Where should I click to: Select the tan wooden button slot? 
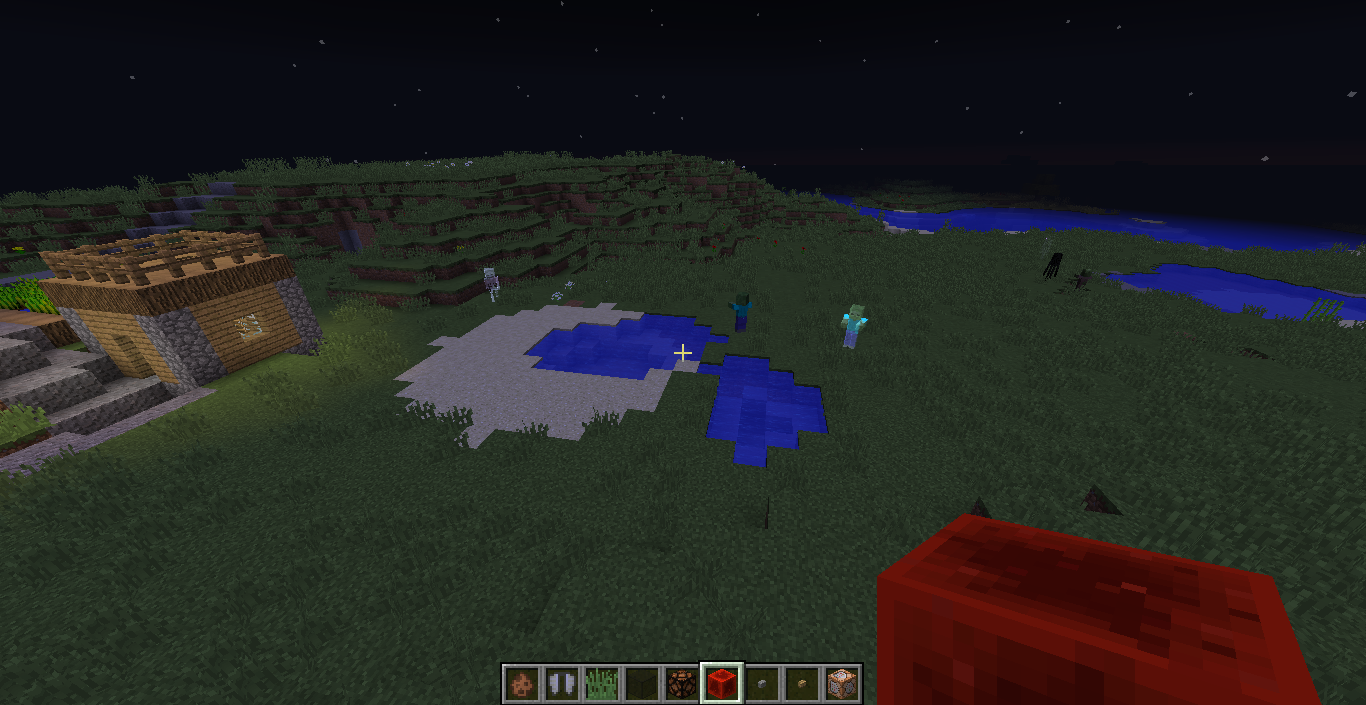click(x=801, y=684)
